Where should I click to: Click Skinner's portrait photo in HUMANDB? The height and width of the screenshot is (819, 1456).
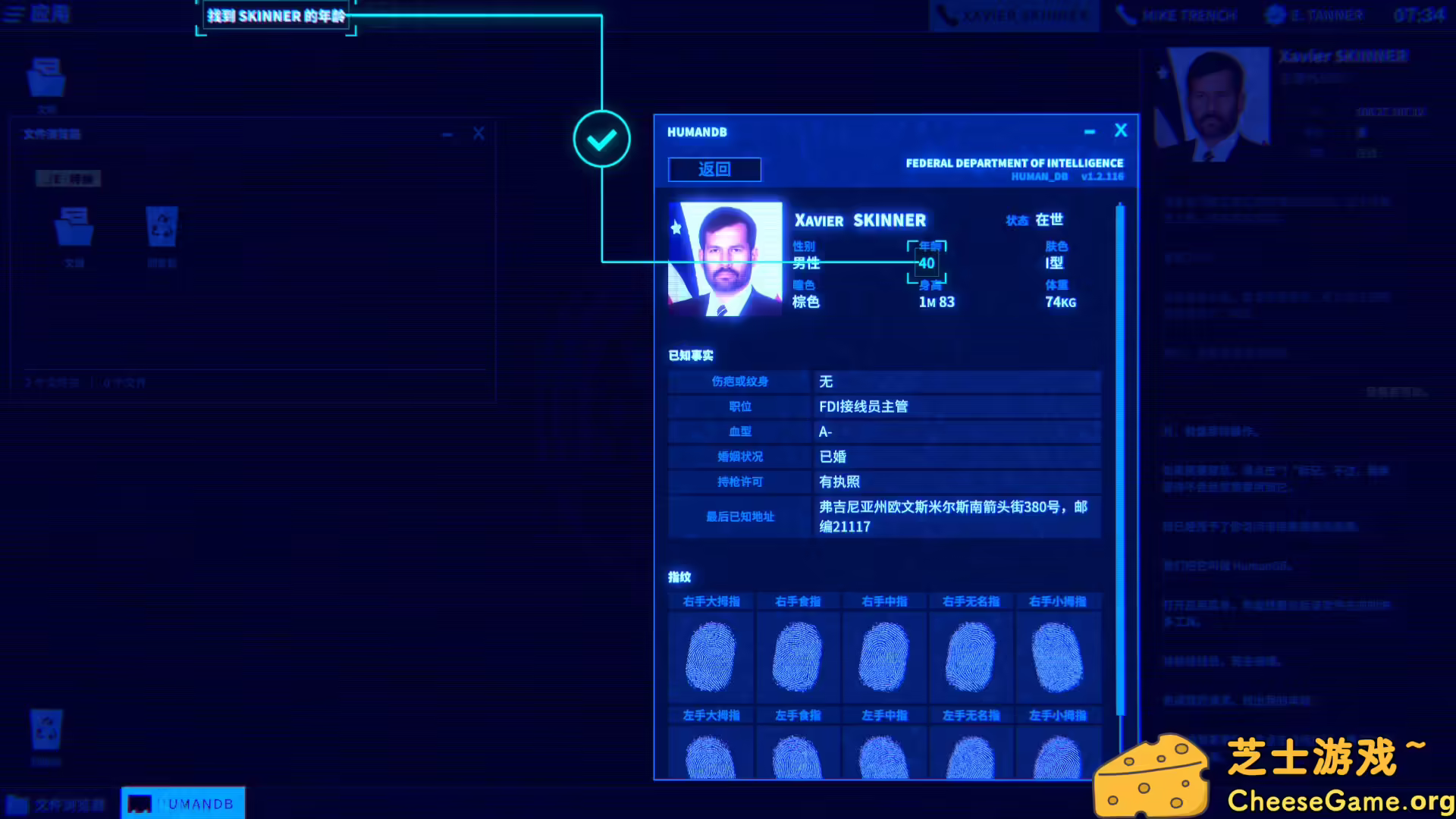click(x=724, y=258)
